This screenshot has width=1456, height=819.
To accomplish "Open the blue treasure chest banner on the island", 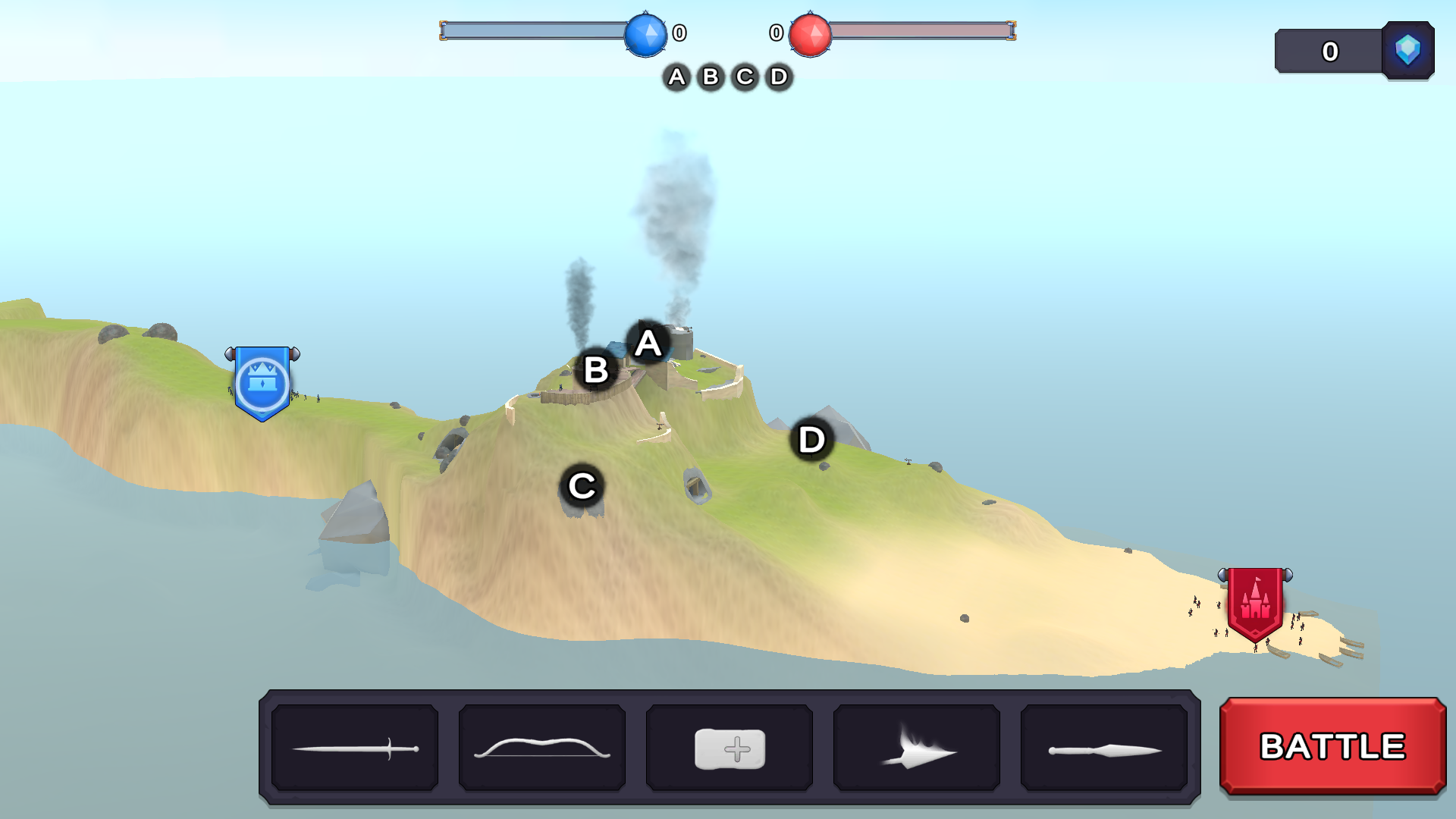I will coord(262,383).
